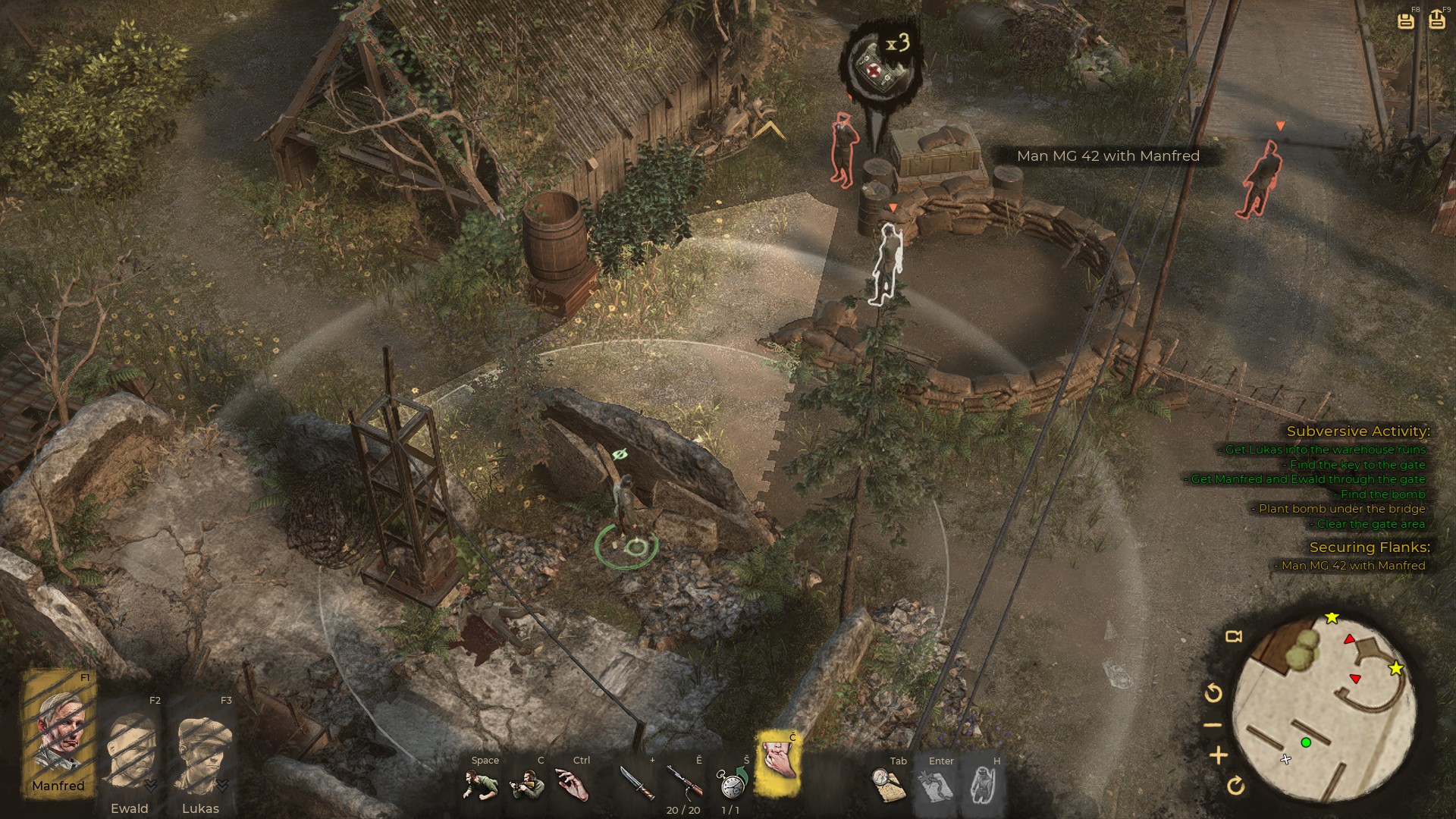This screenshot has height=819, width=1456.
Task: Activate the aim rifle action icon
Action: 527,785
